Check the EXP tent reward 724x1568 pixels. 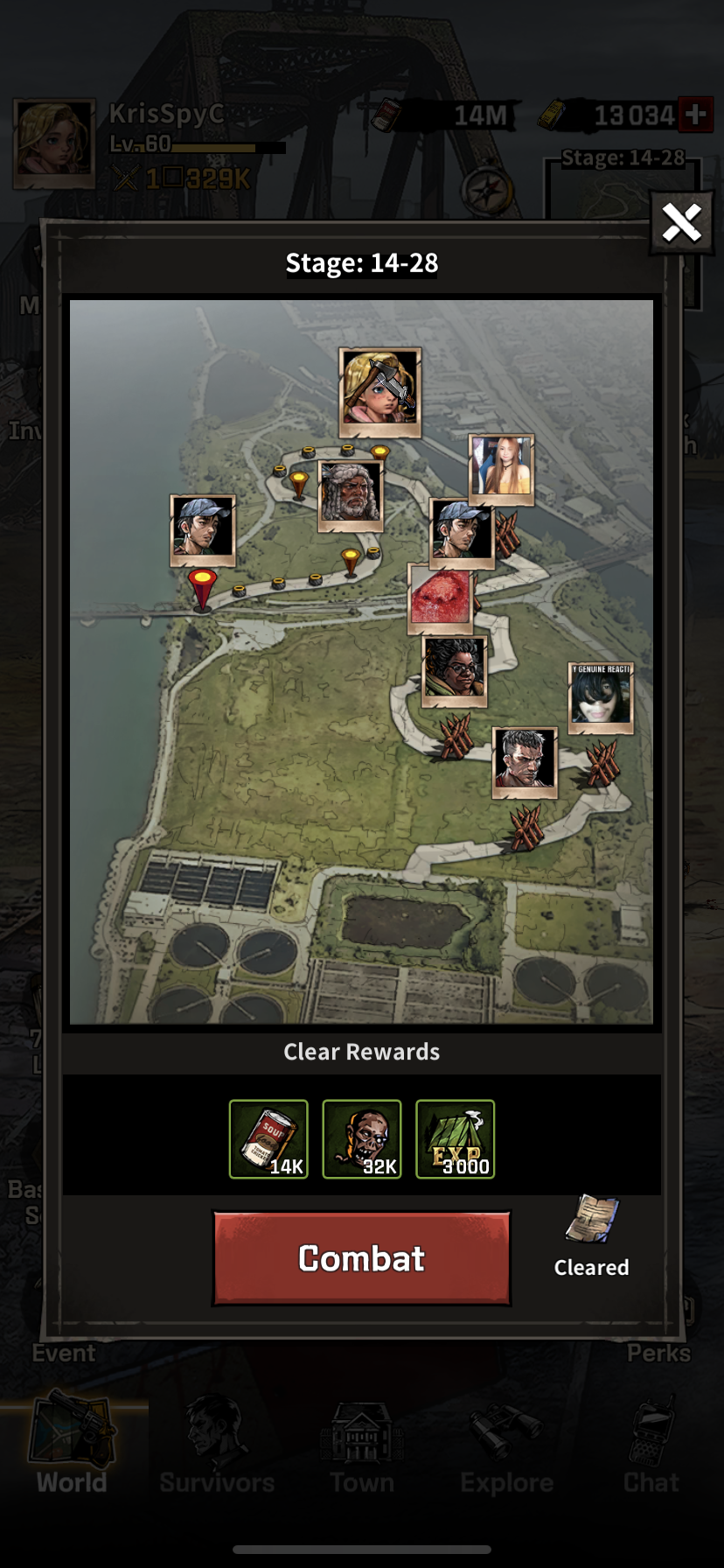click(x=455, y=1138)
